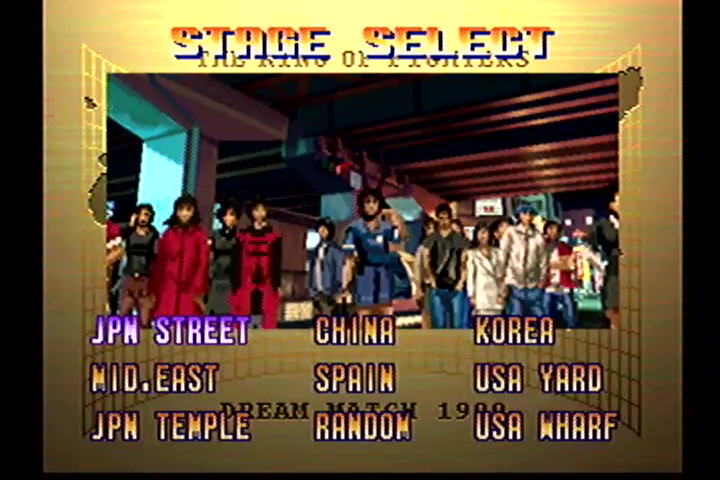Image resolution: width=720 pixels, height=480 pixels.
Task: Select the MID.EAST stage option
Action: tap(154, 379)
